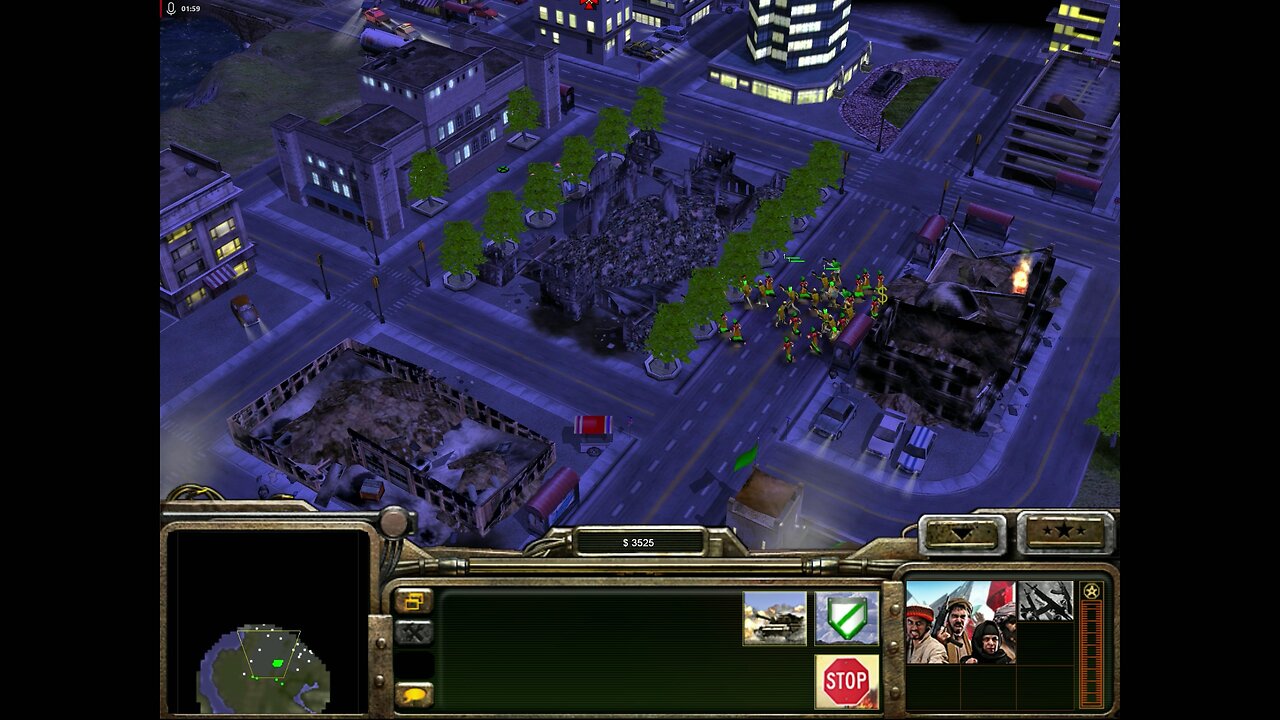Click the red STOP command icon
This screenshot has width=1280, height=720.
pyautogui.click(x=846, y=679)
